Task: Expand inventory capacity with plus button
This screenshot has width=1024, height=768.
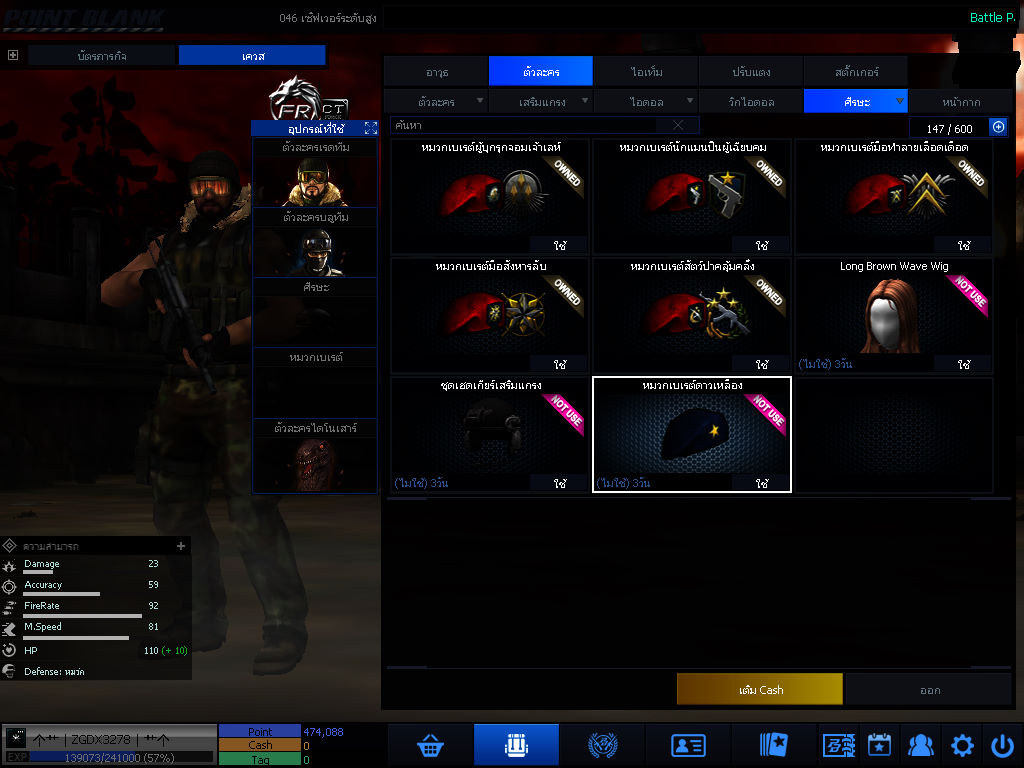Action: (x=997, y=127)
